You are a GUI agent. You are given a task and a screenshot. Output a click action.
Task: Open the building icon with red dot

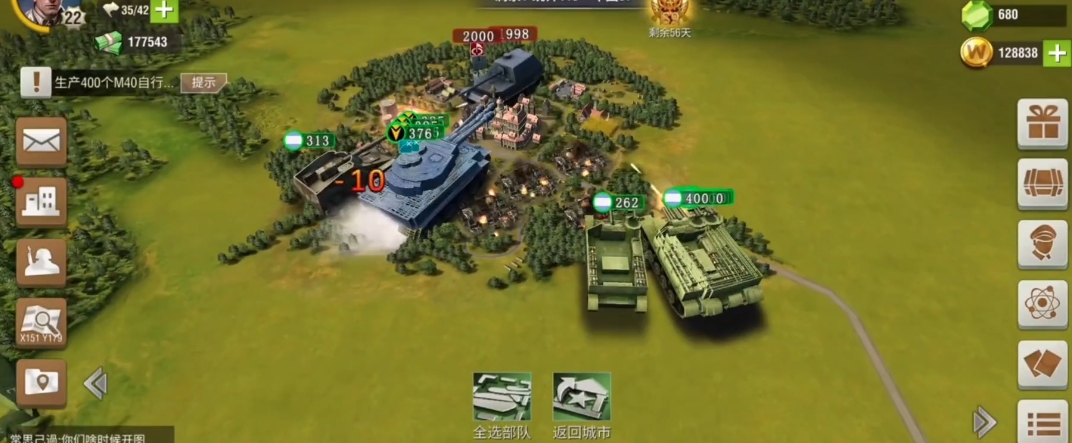click(42, 202)
